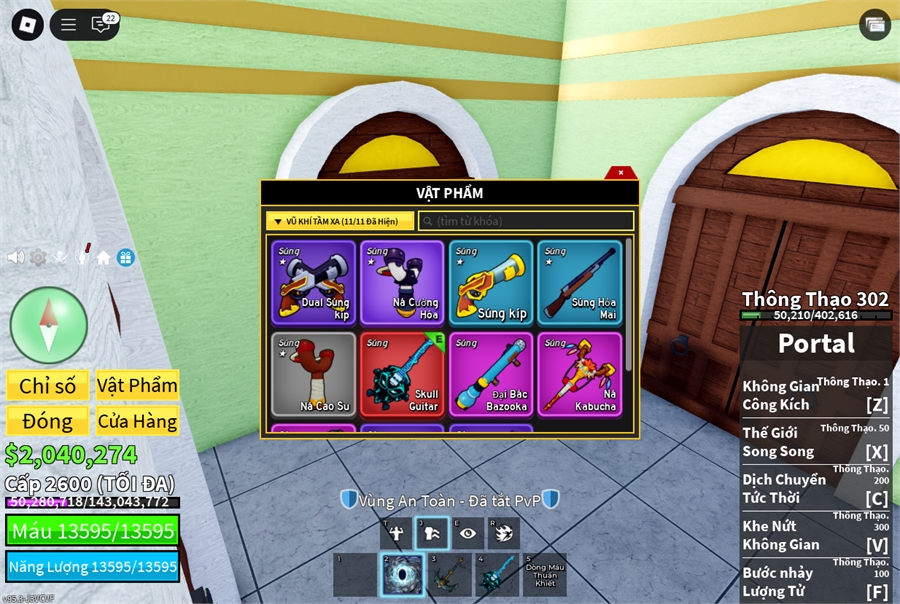Open the Vũ Khí Tầm Xa category dropdown
Screen dimensions: 900x604
point(339,221)
